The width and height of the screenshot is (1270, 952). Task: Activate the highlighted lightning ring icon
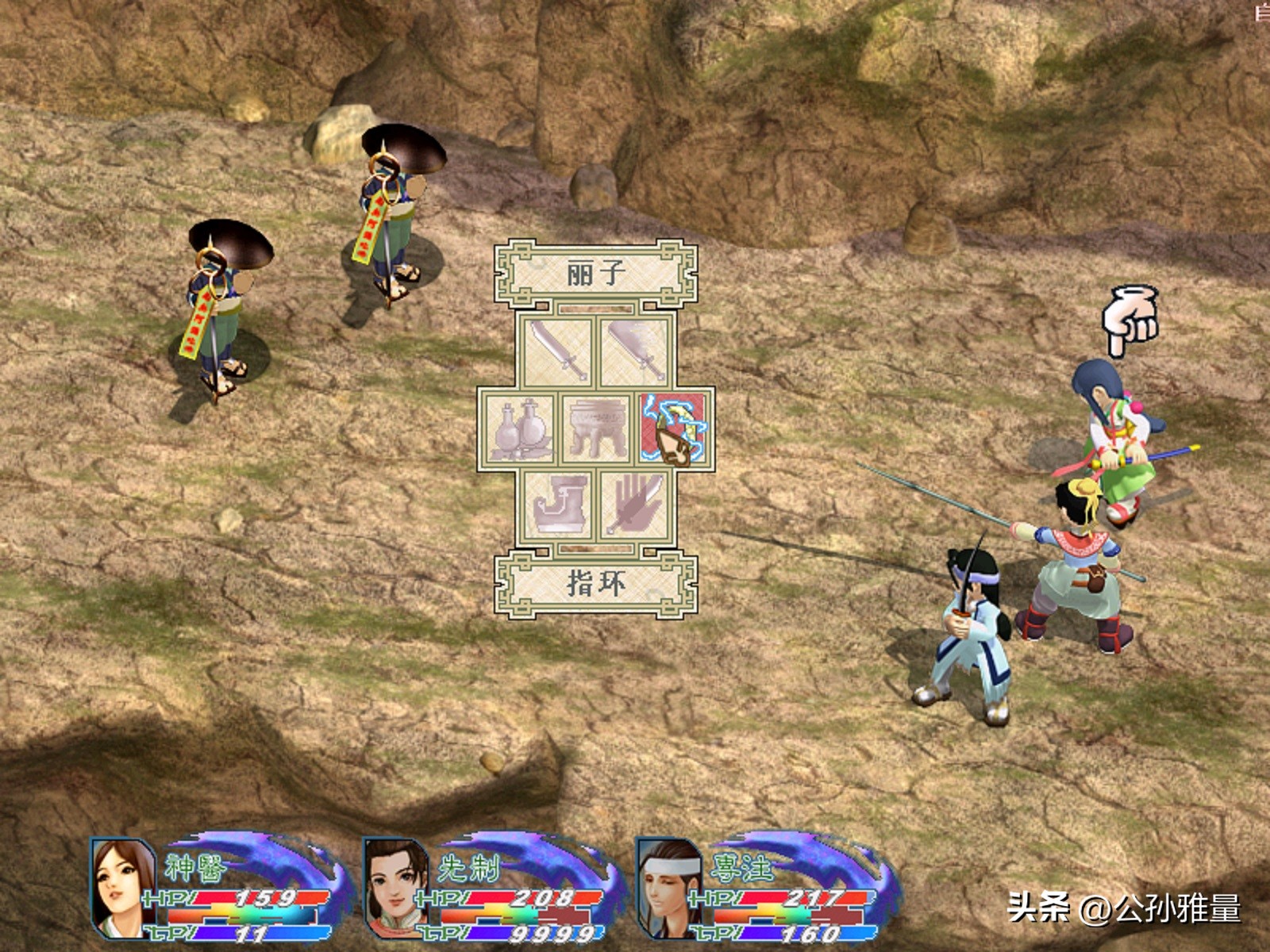(674, 428)
